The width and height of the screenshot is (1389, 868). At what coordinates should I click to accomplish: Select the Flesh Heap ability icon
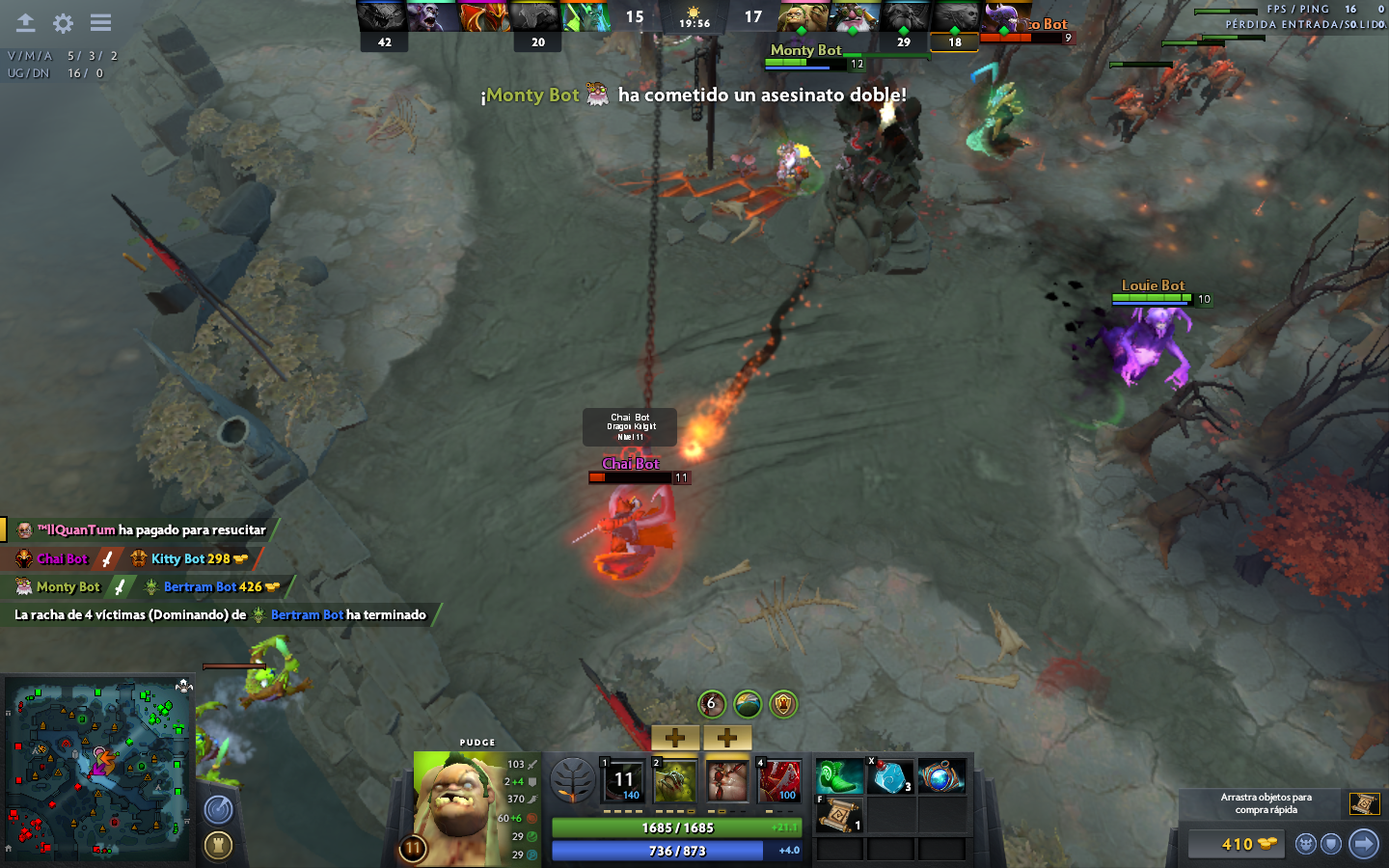727,779
